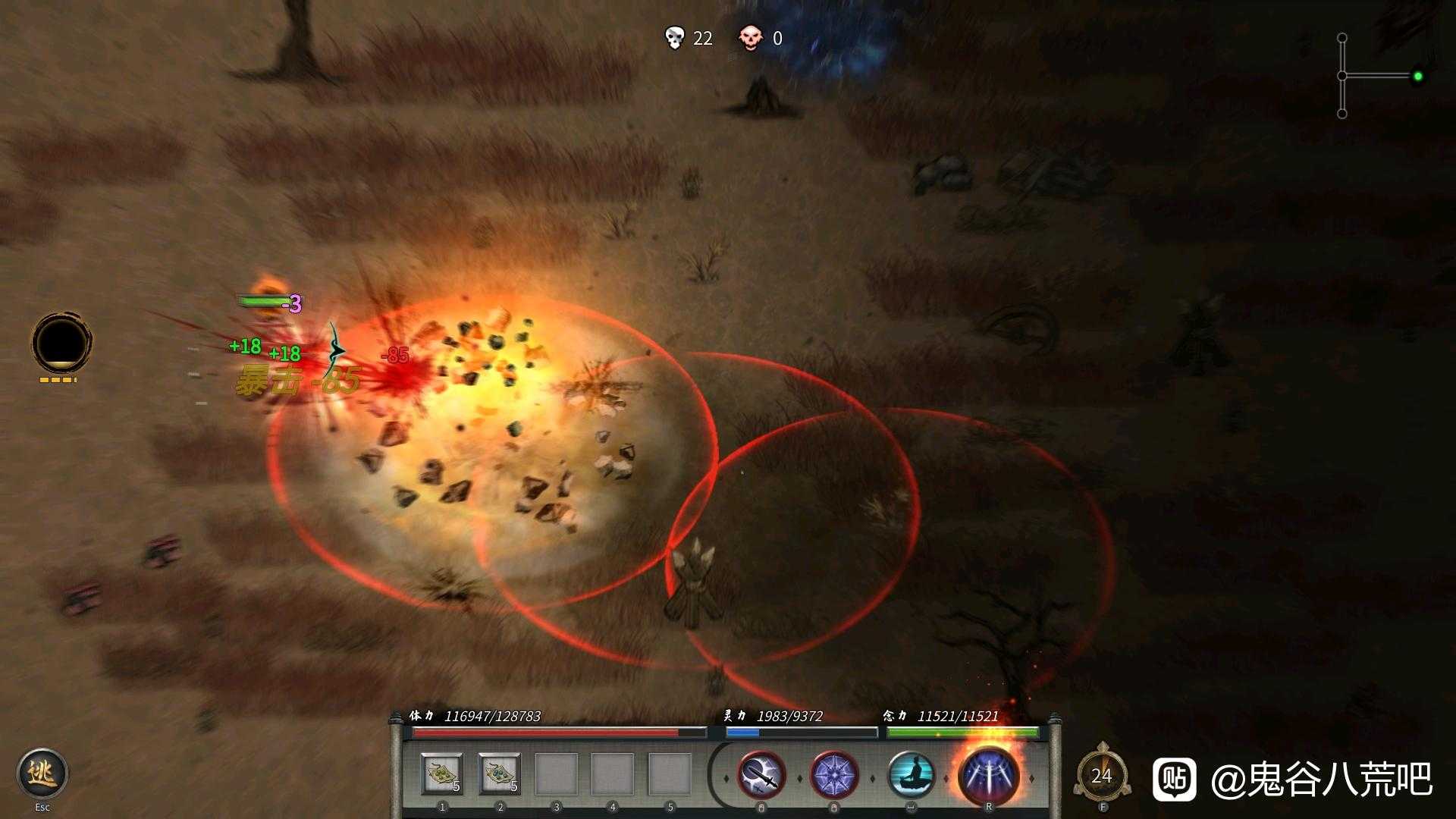1456x819 pixels.
Task: Activate the golden emblem showing 24
Action: [1102, 775]
